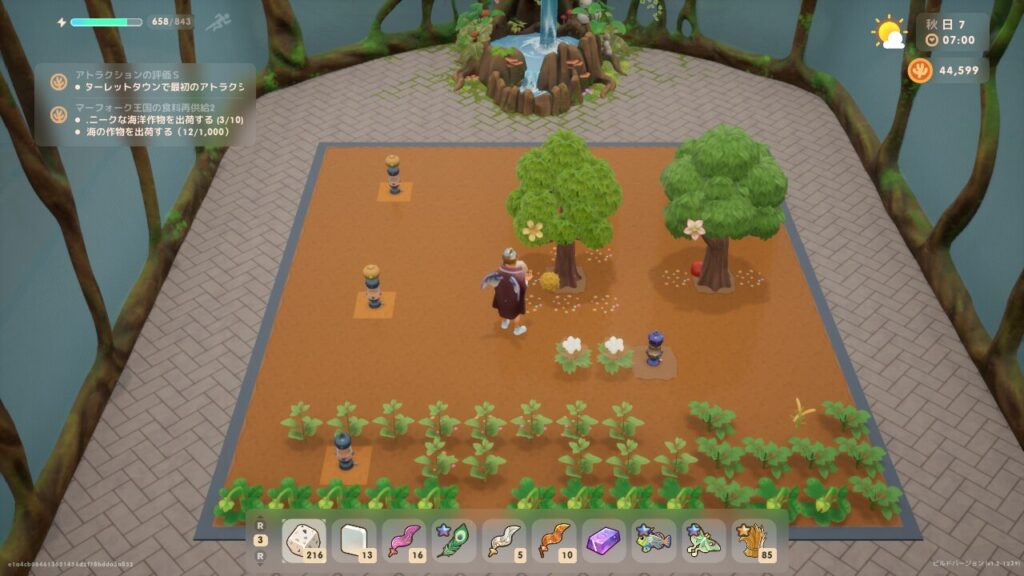
Task: Choose the pink seaweed hotbar item
Action: (x=404, y=541)
